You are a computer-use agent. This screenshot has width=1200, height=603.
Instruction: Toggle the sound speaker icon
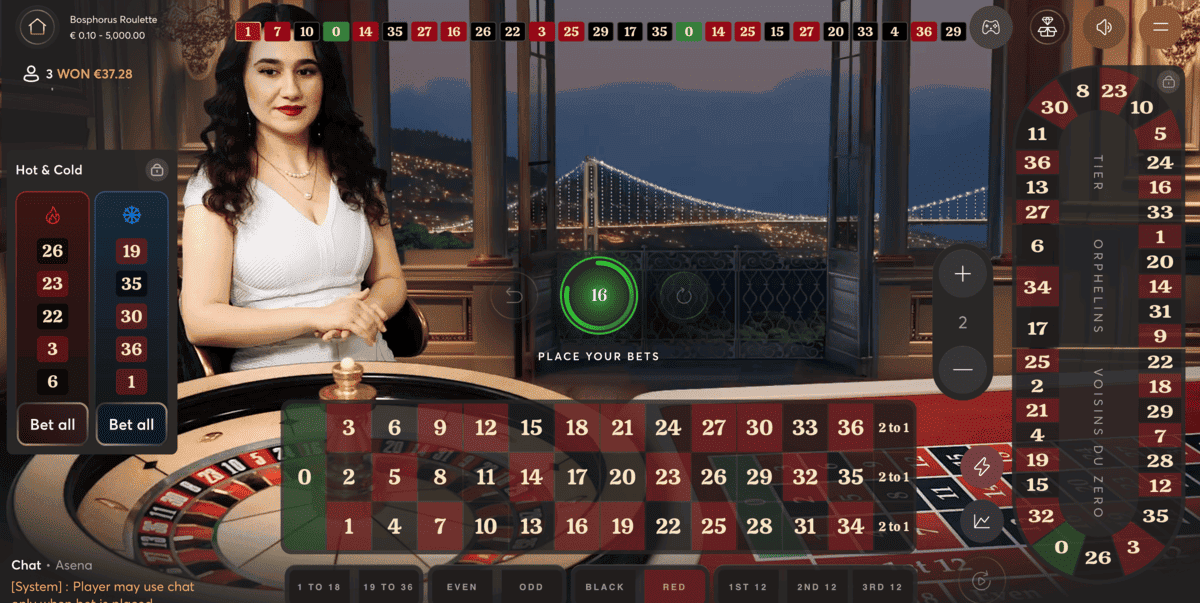(x=1104, y=27)
